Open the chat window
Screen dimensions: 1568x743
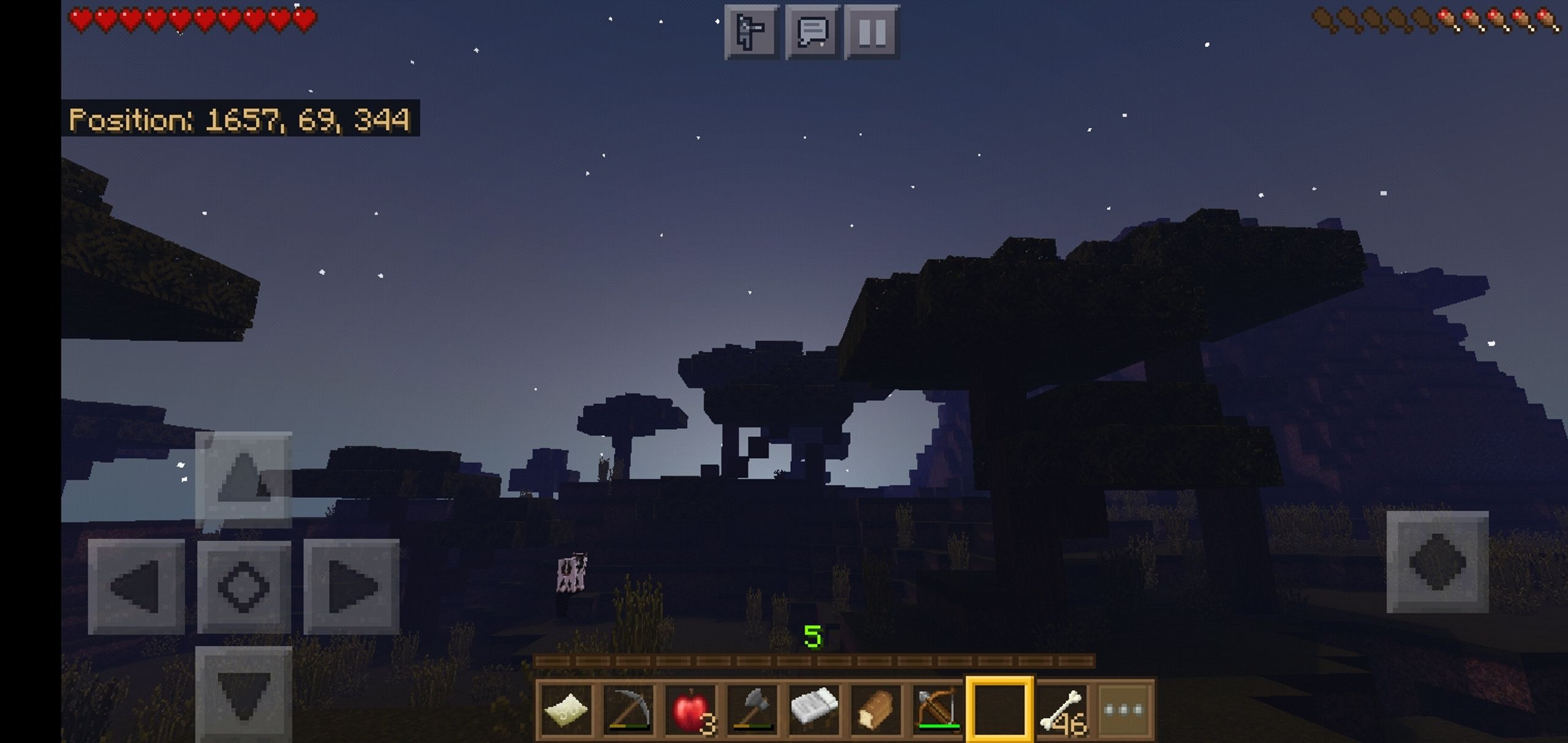812,32
